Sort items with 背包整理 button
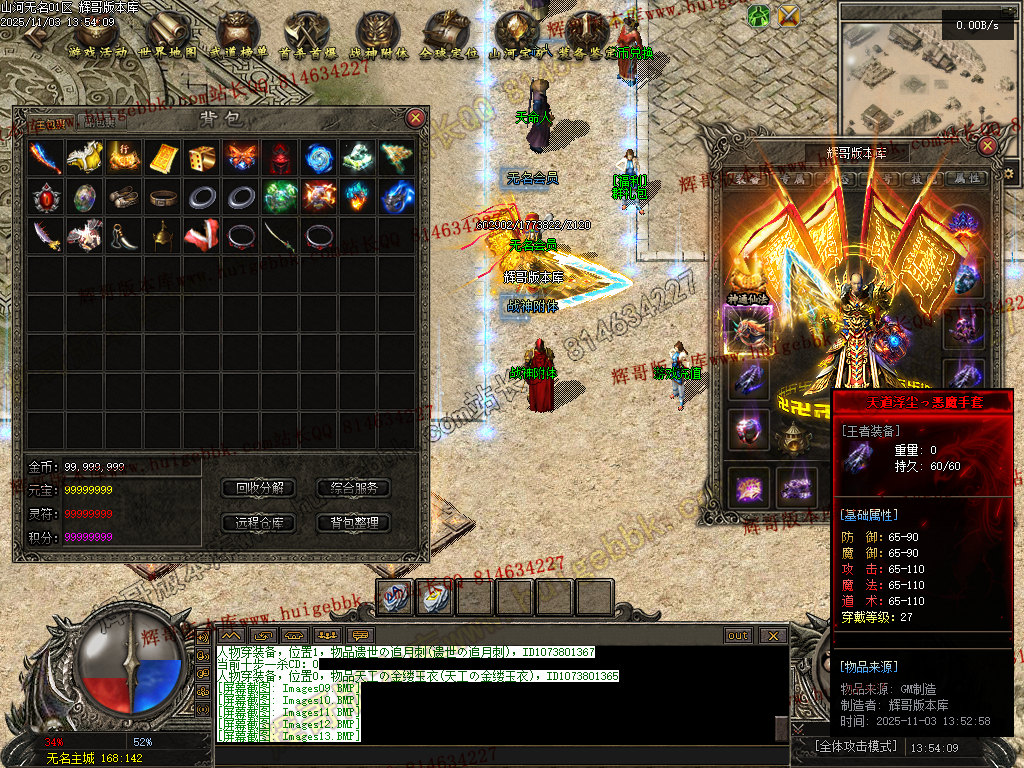Screen dimensions: 1024x768 [x=353, y=522]
